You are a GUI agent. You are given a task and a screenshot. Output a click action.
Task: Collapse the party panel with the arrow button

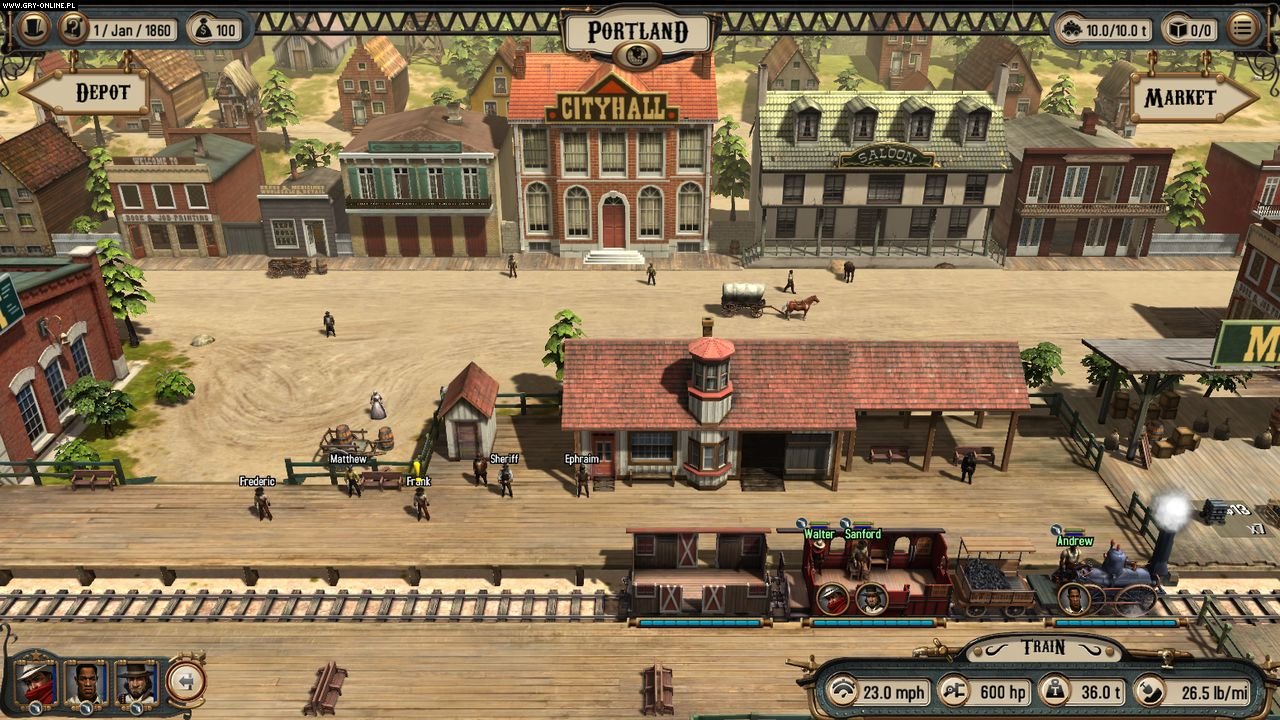pyautogui.click(x=185, y=681)
